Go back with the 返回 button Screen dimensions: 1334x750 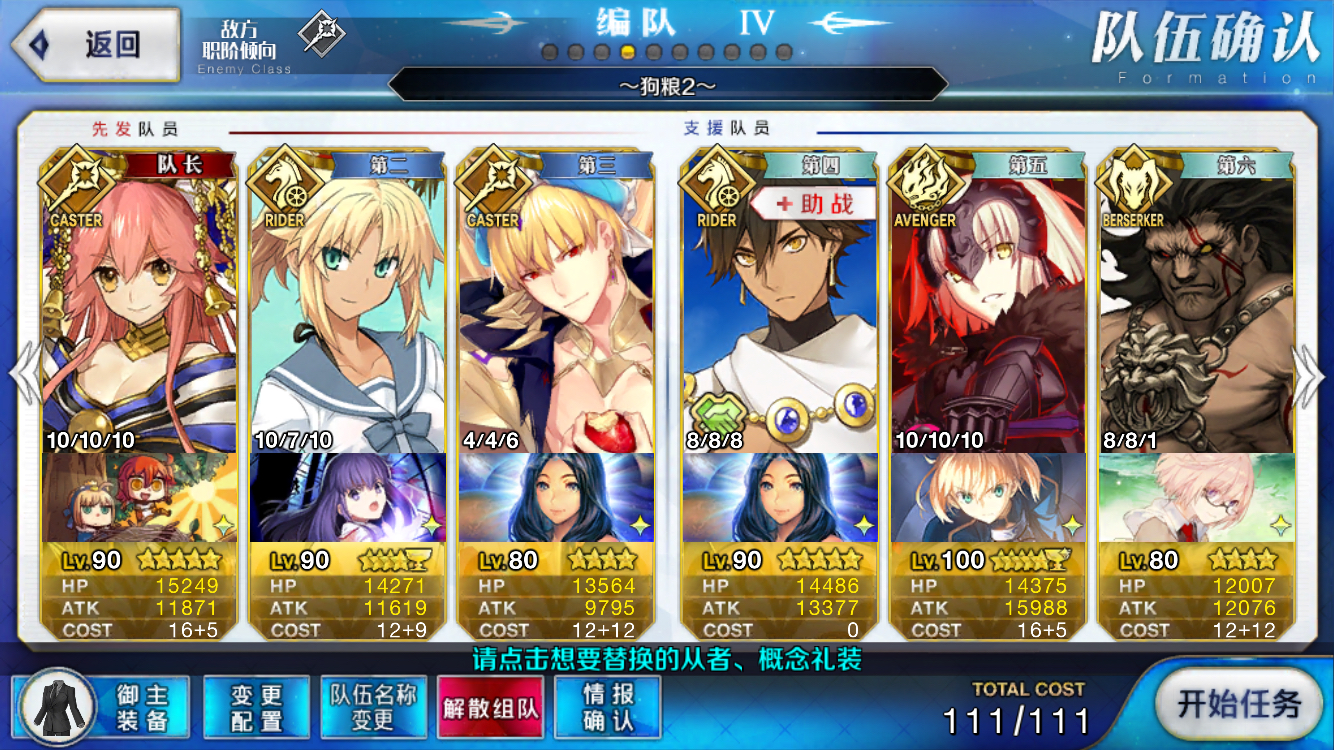tap(94, 45)
